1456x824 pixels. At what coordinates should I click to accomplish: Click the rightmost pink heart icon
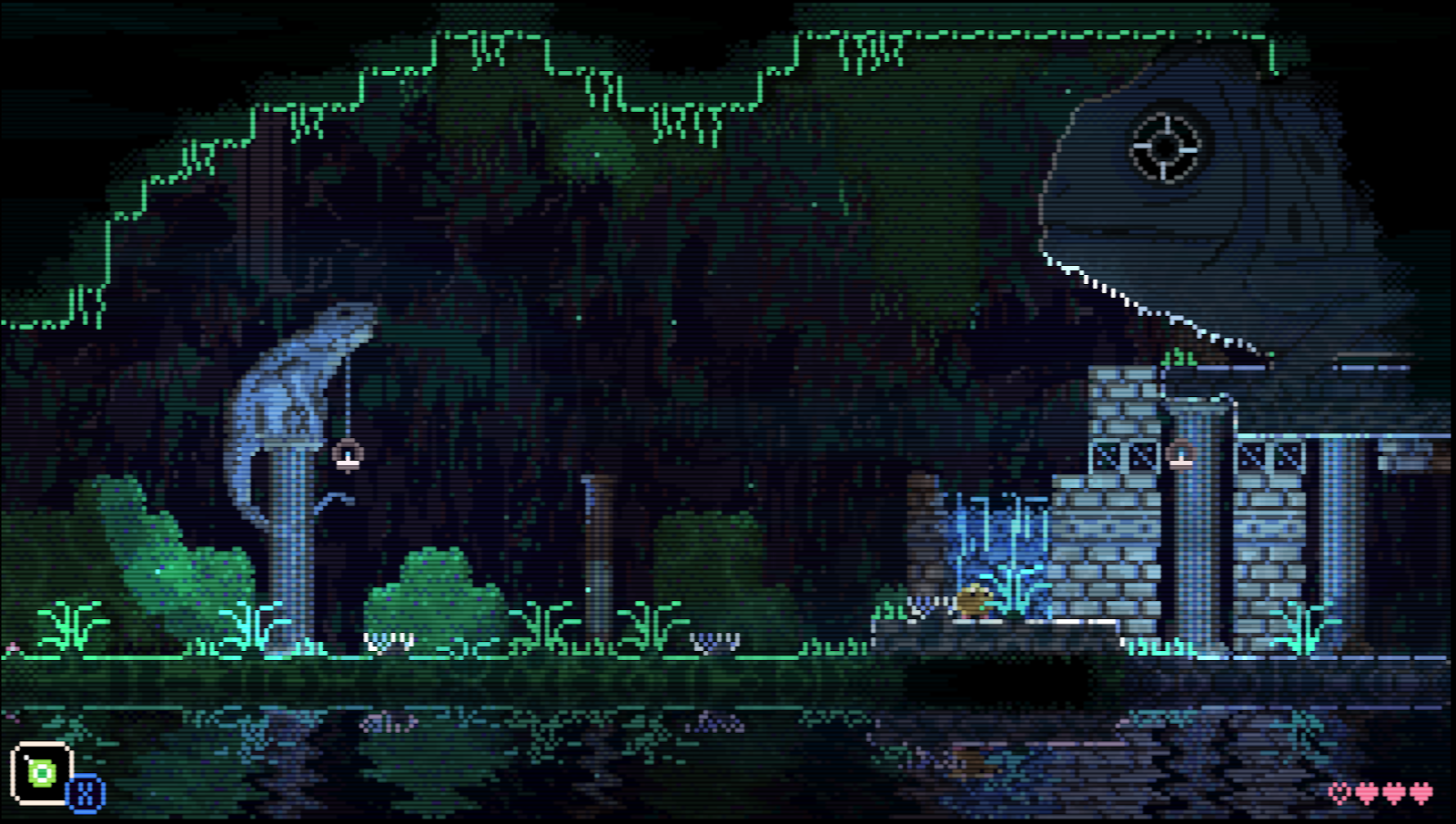[1421, 793]
